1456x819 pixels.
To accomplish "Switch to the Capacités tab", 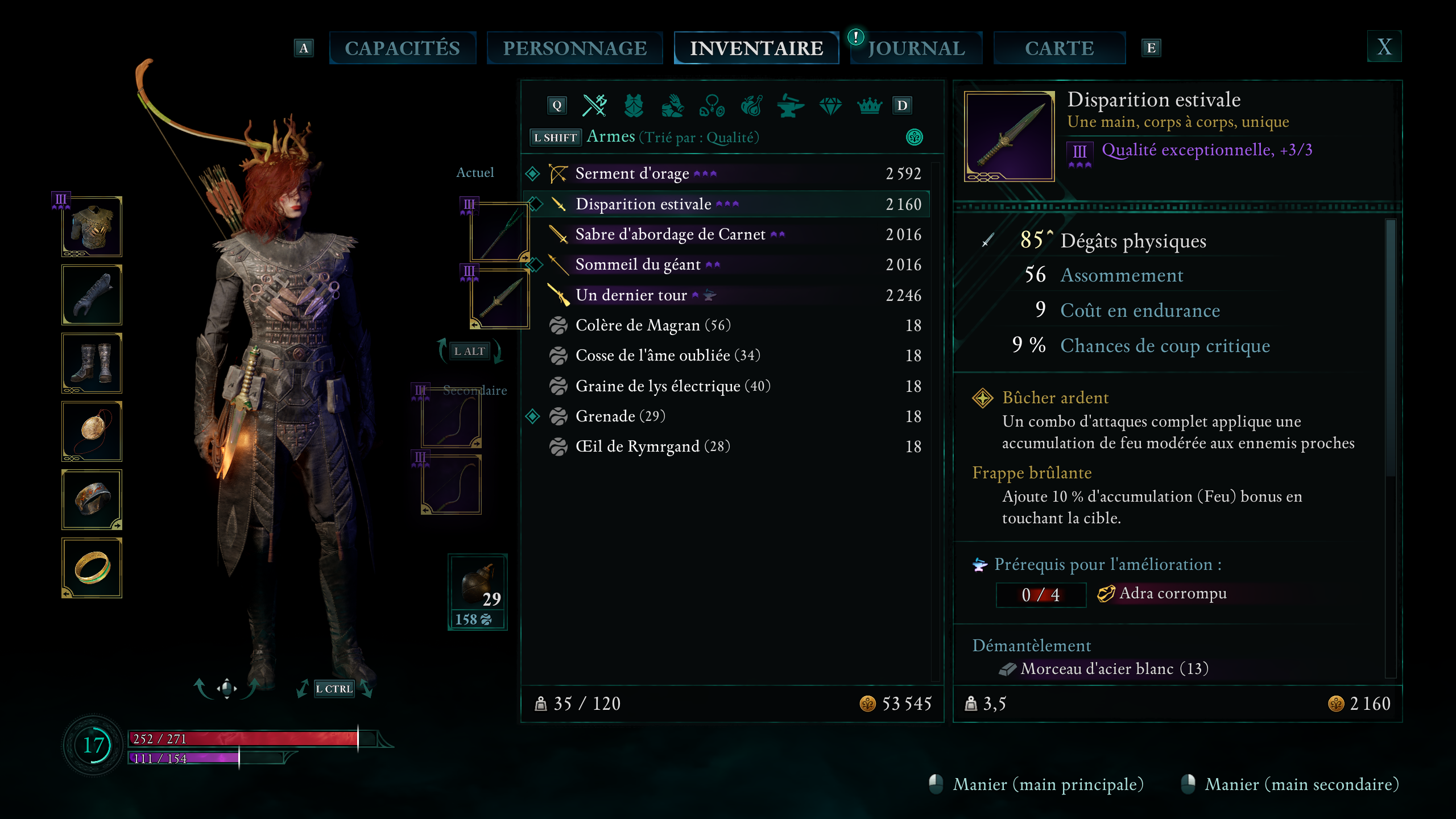I will coord(402,48).
